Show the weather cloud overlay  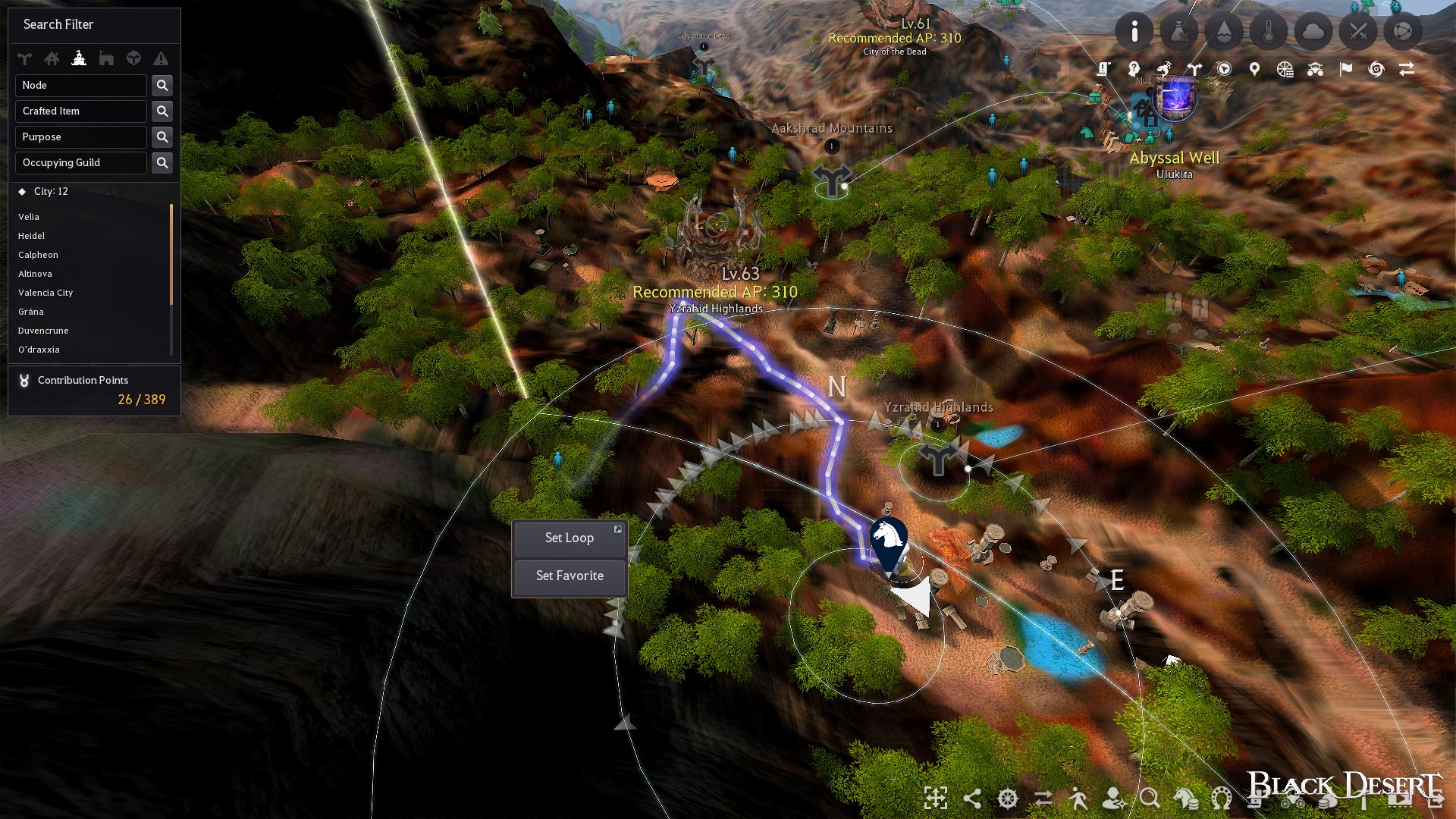[1315, 31]
